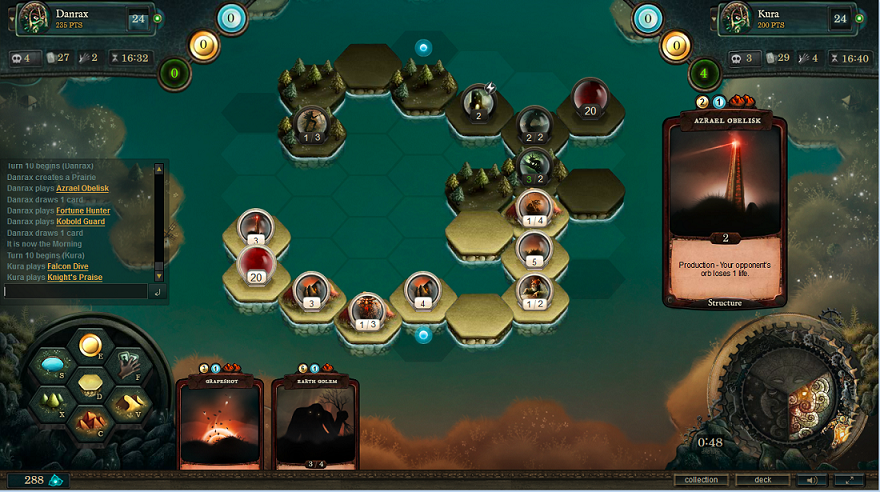The image size is (880, 492).
Task: View the Azrael Obelisk structure card
Action: pos(724,210)
